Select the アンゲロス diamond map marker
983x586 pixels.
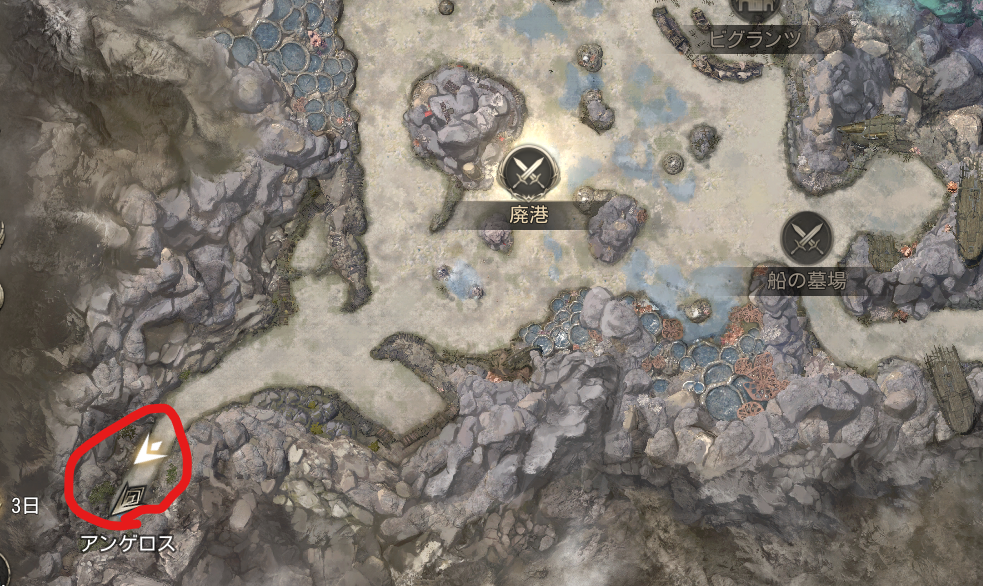tap(129, 496)
